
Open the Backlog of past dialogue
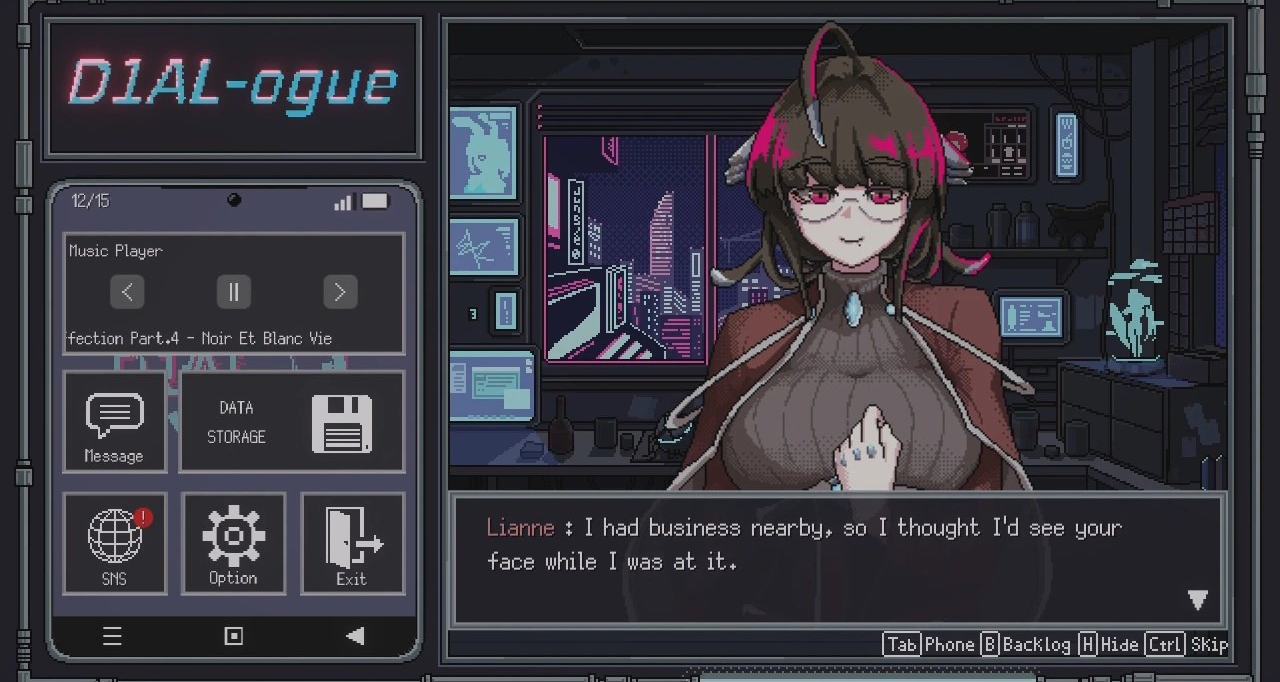click(1025, 645)
